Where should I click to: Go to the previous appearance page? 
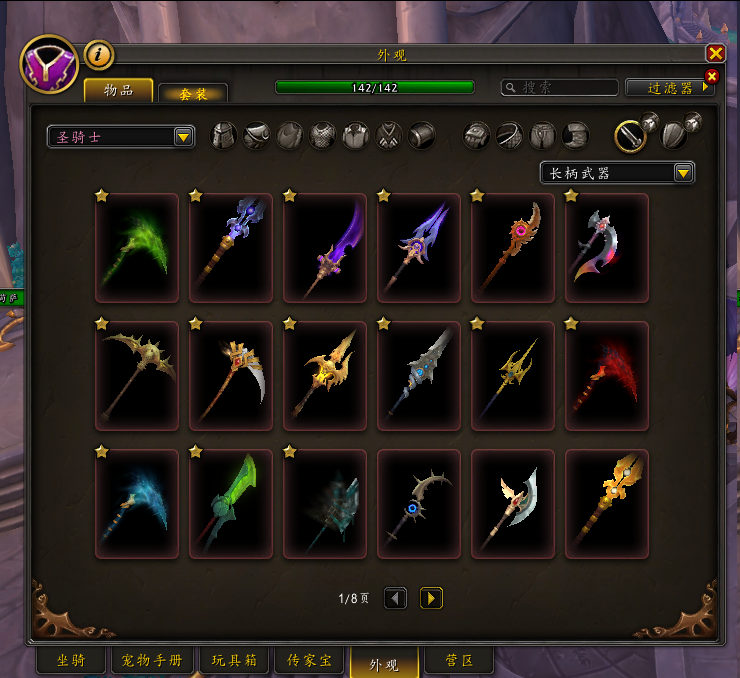click(396, 598)
